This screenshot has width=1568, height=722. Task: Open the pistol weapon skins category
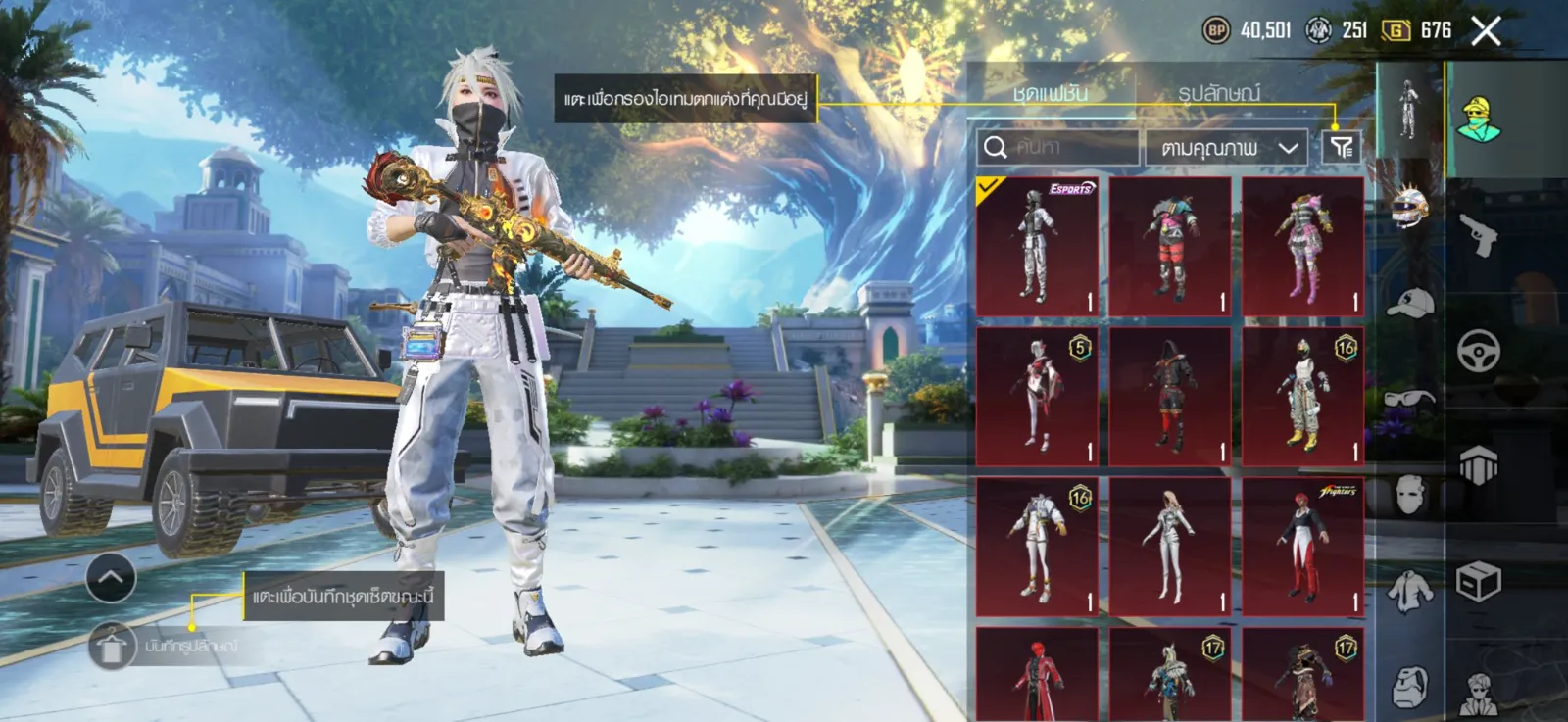tap(1478, 235)
